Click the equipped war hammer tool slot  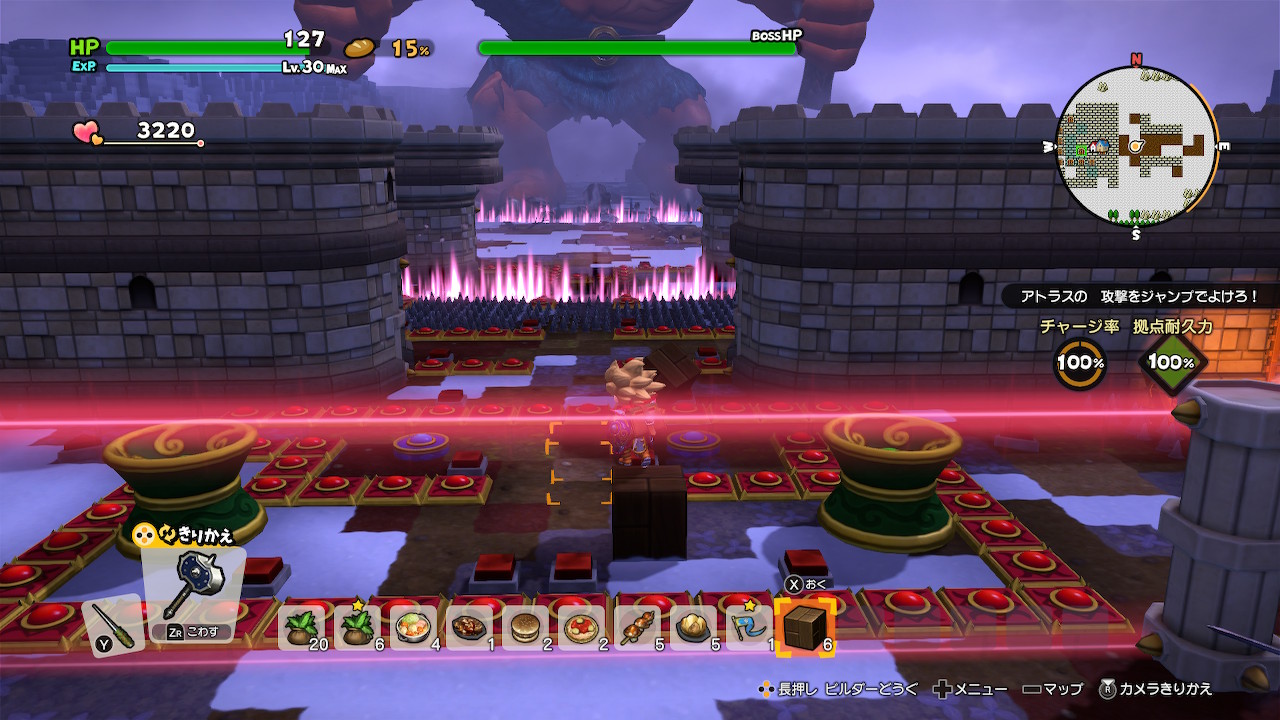click(x=193, y=591)
